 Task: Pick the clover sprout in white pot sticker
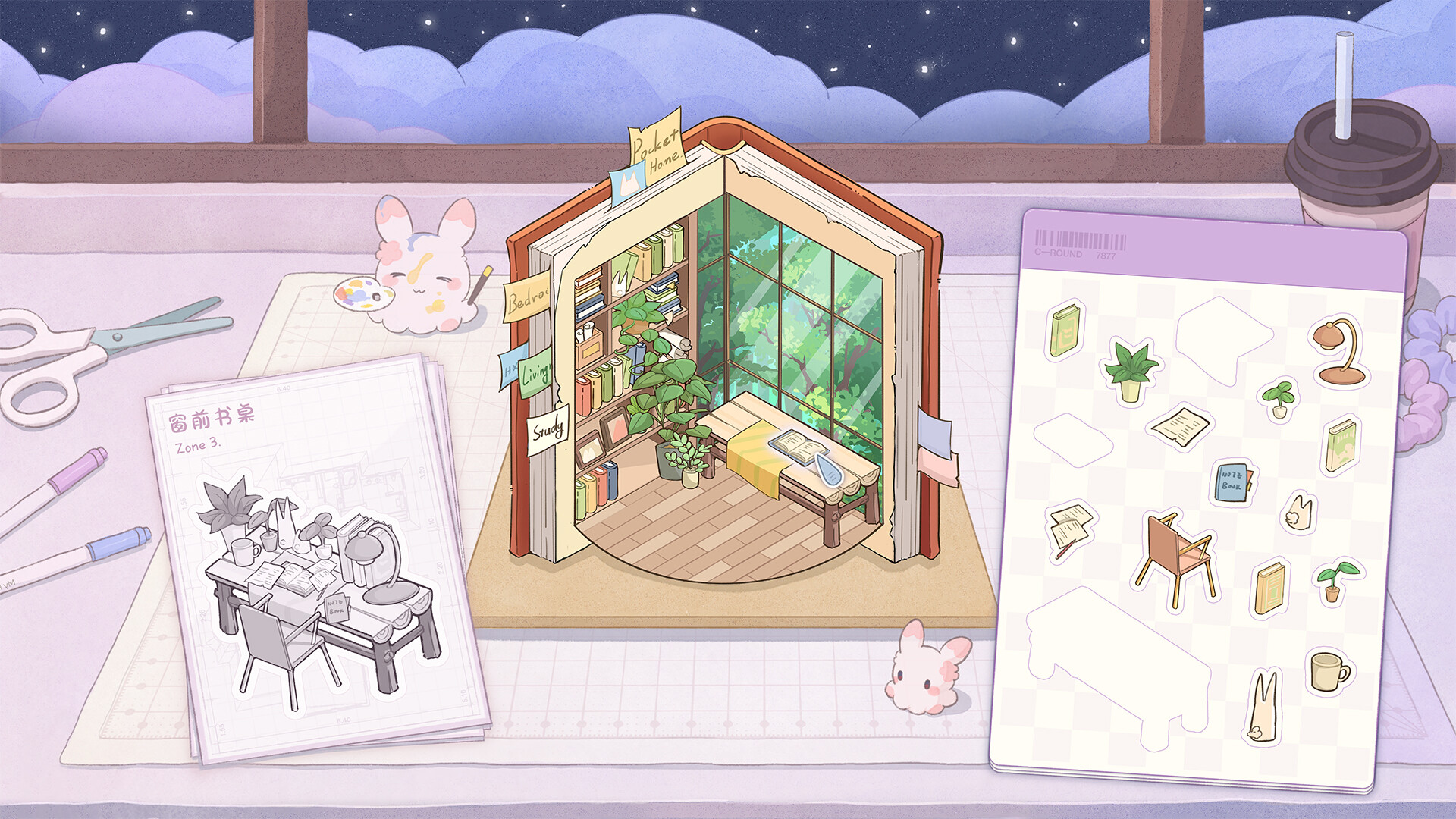coord(1279,398)
